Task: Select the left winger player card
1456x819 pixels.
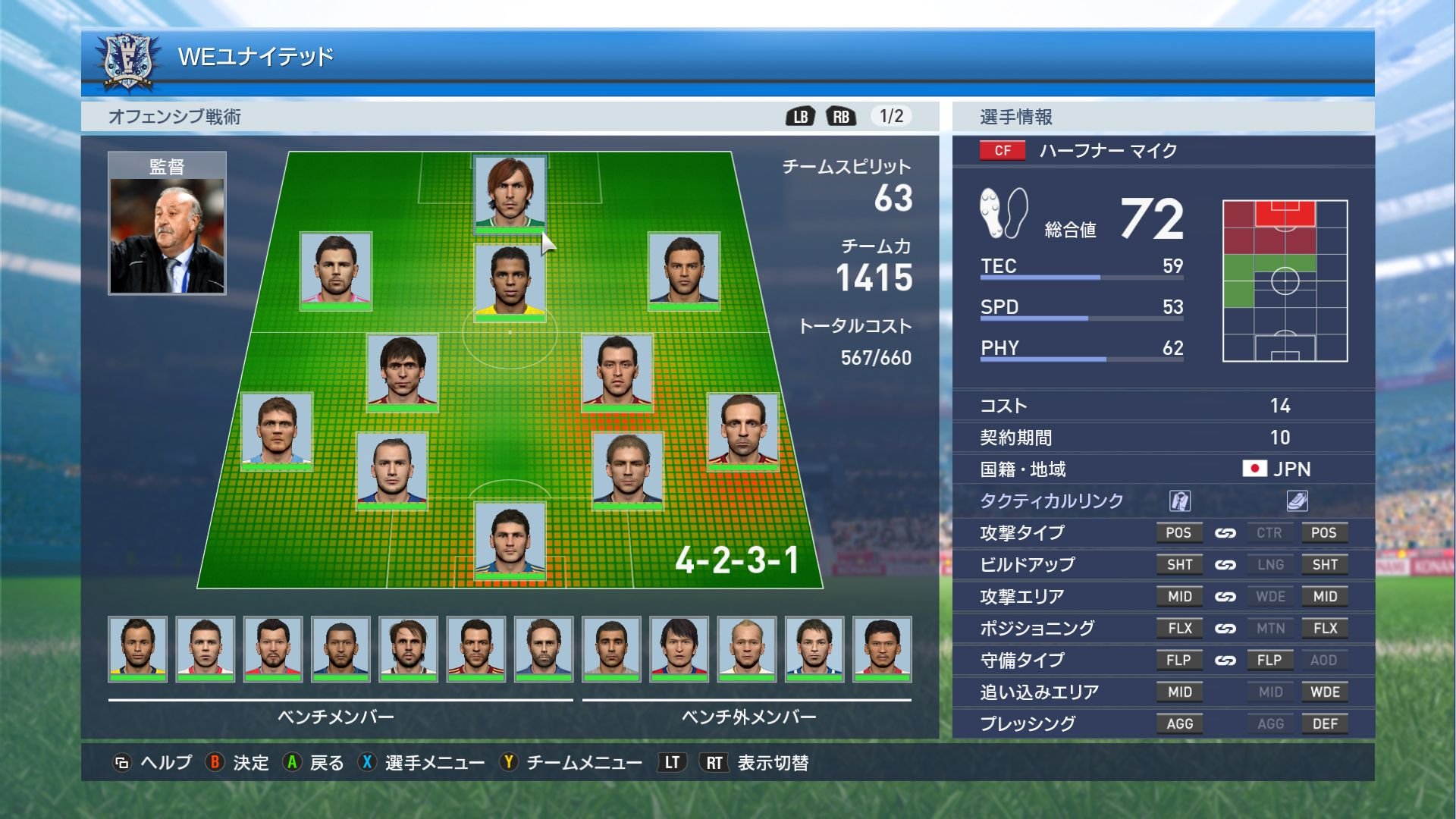Action: pos(335,269)
